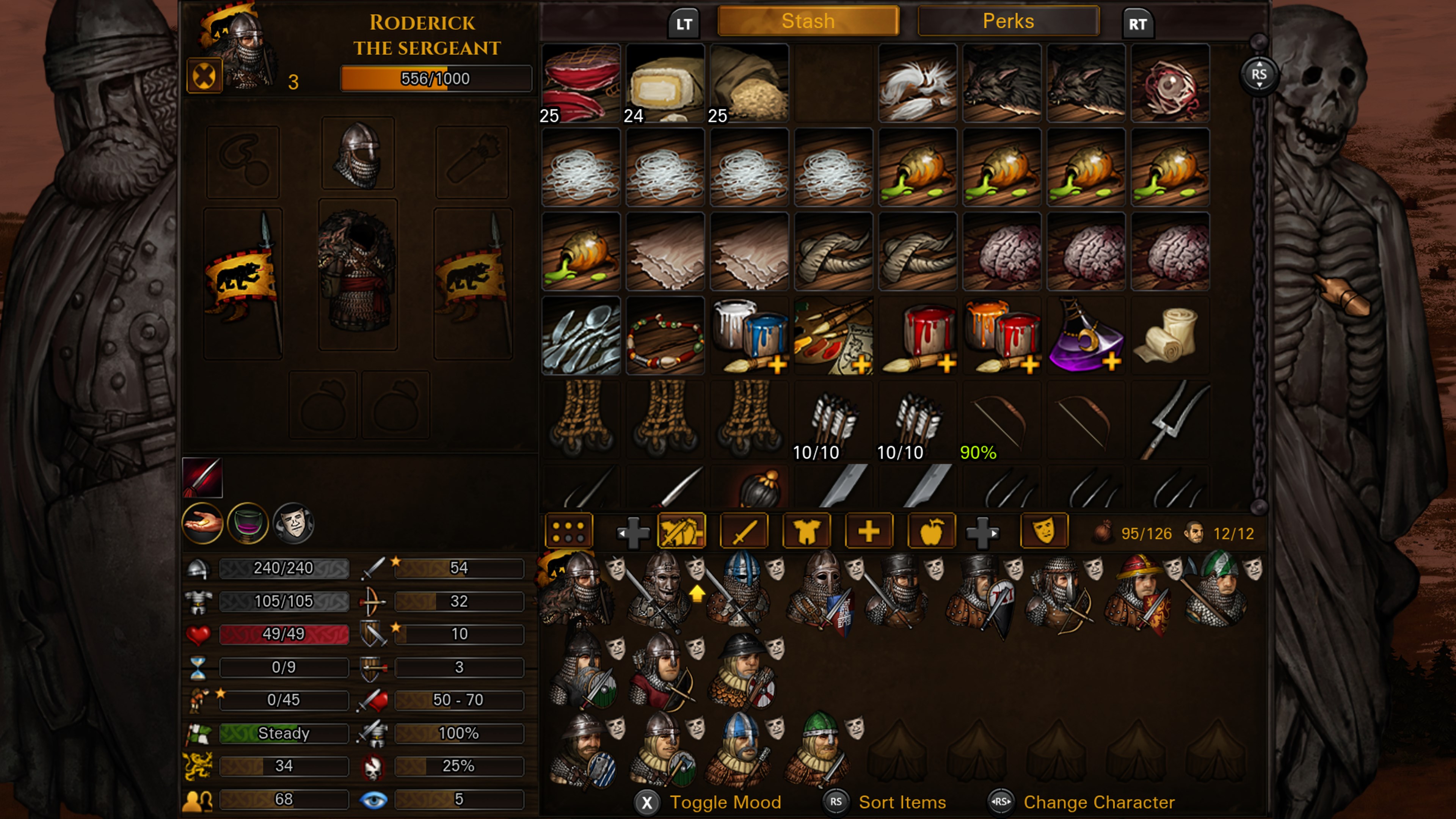Viewport: 1456px width, 819px height.
Task: Choose the white fur pelt item
Action: 917,83
